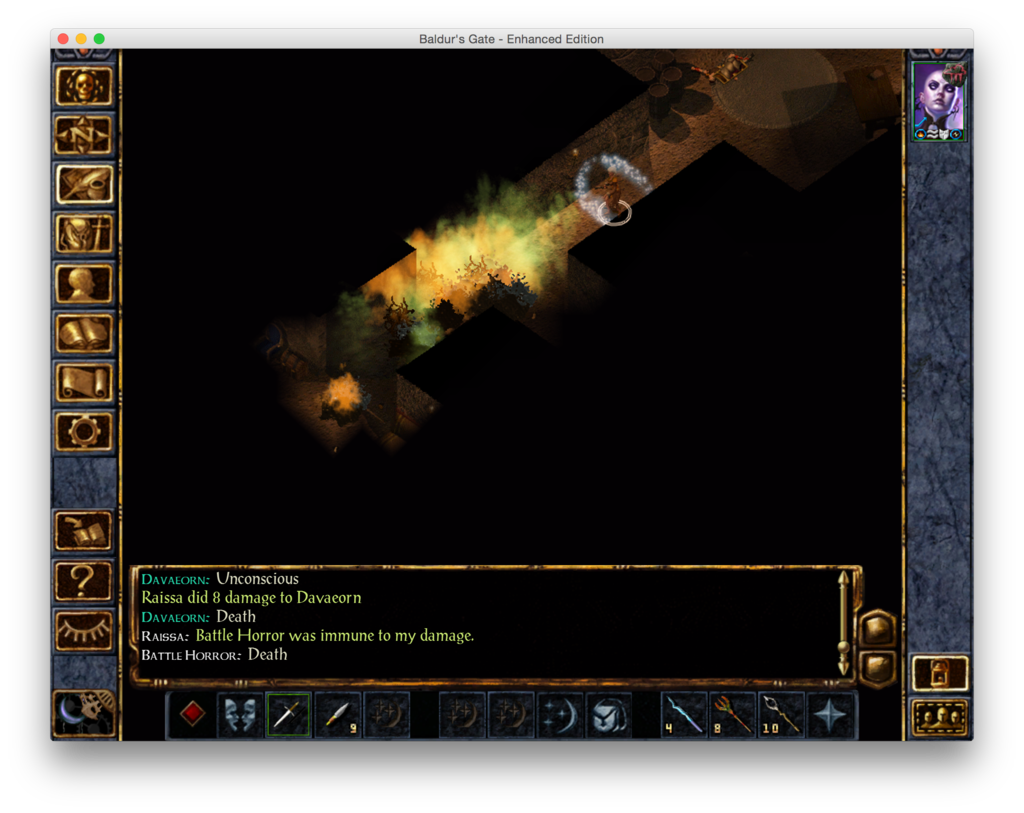The width and height of the screenshot is (1024, 813).
Task: Click the quick save book button
Action: tap(84, 530)
